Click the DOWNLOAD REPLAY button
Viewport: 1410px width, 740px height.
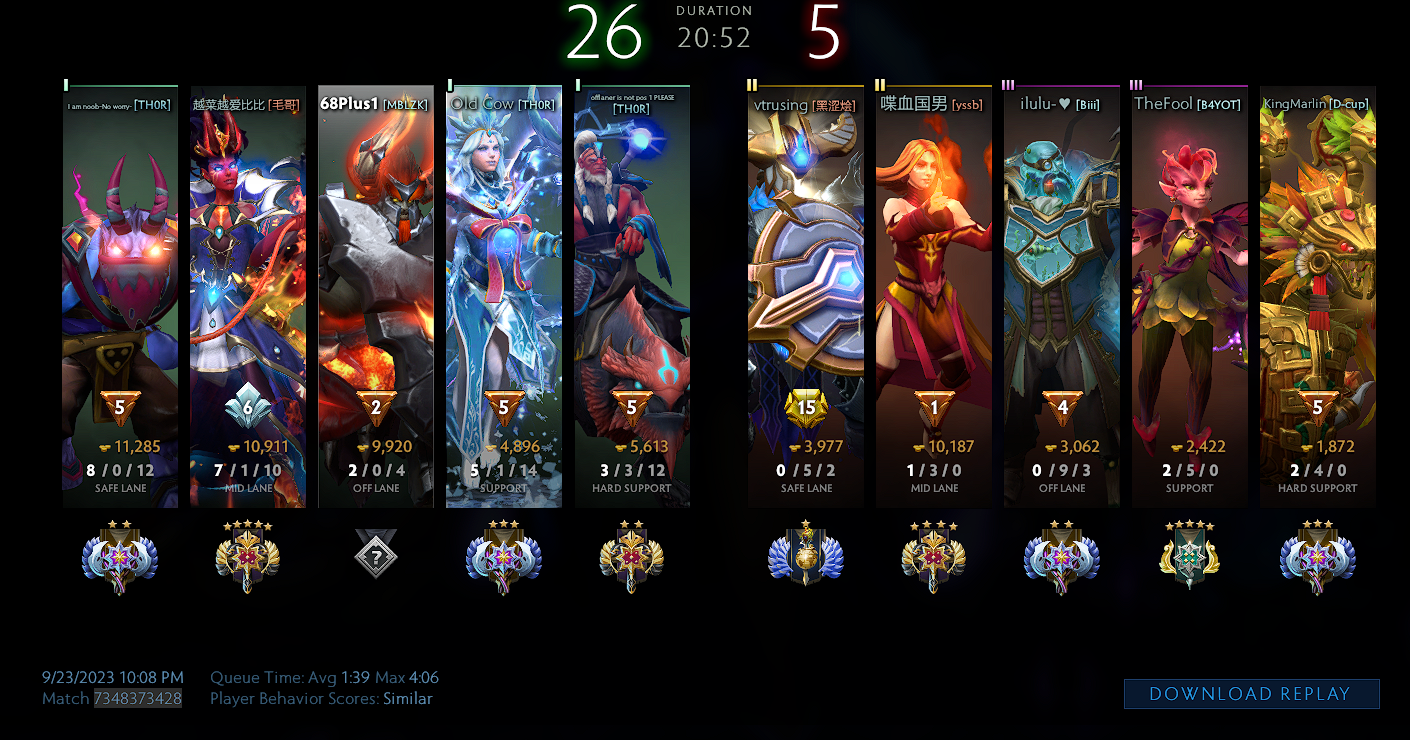coord(1250,692)
